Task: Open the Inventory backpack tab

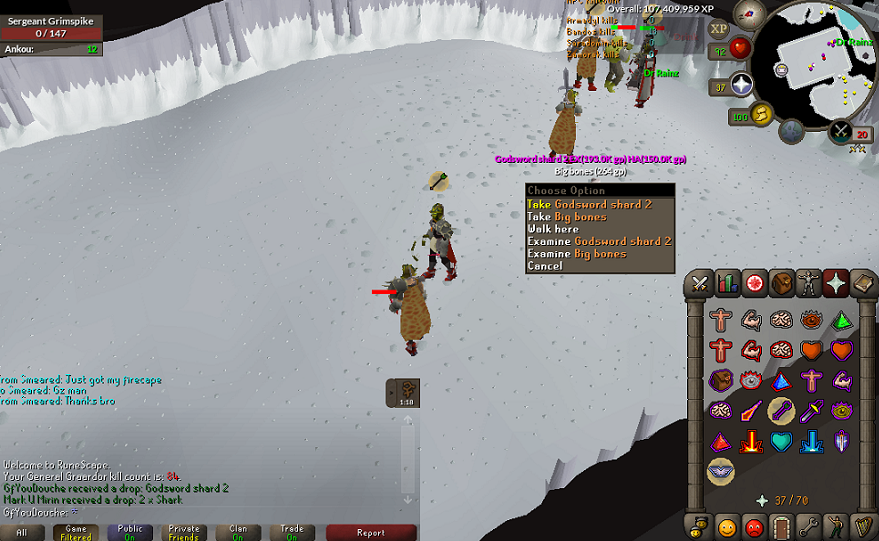Action: (781, 283)
